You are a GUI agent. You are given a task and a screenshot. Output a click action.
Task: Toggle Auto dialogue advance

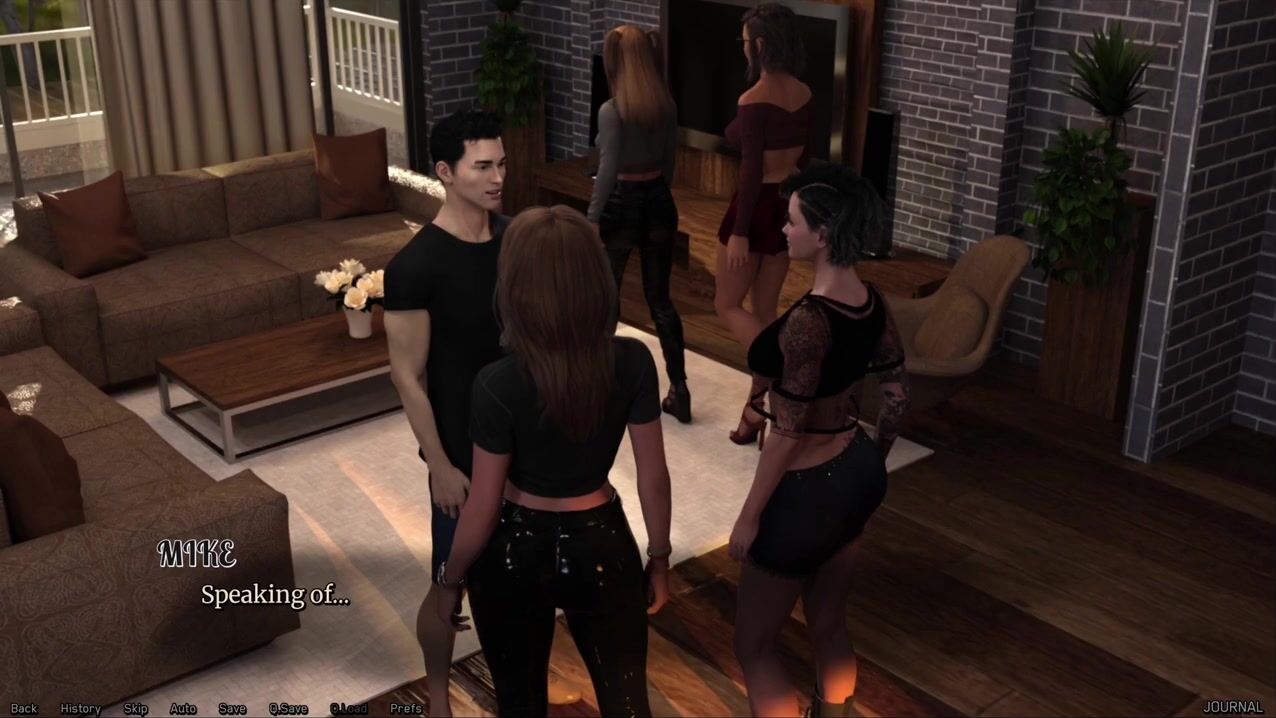click(183, 708)
